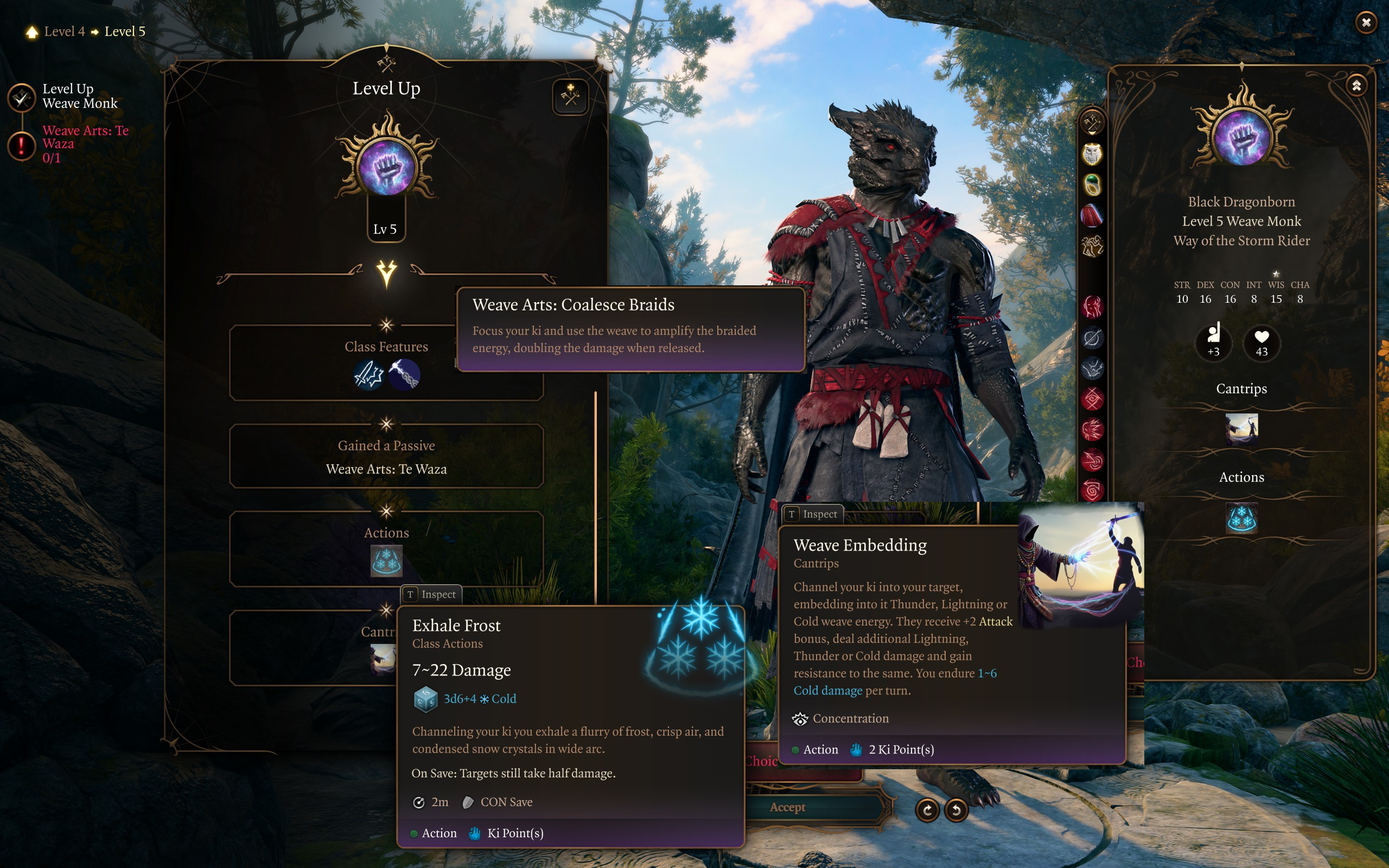Select the Weave Arts: Te Waza step
The width and height of the screenshot is (1389, 868).
point(22,145)
